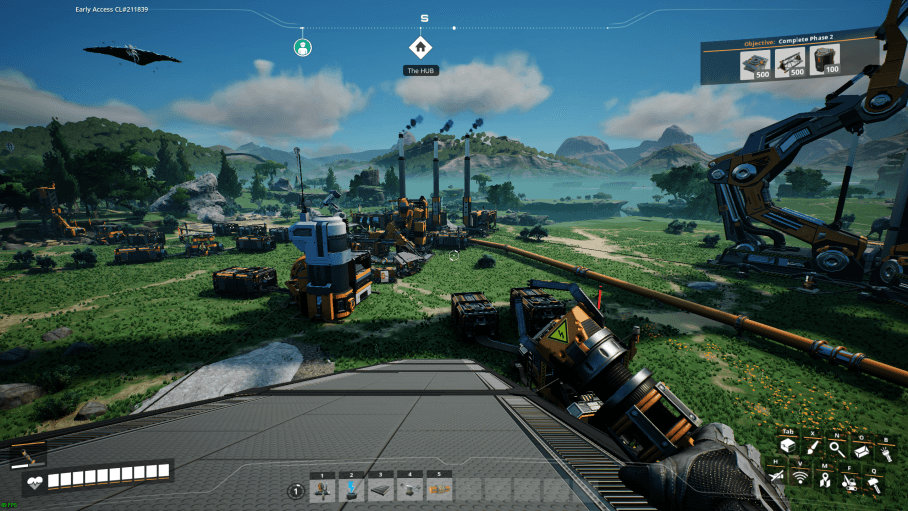Select the green player marker on compass
Viewport: 908px width, 511px height.
302,47
